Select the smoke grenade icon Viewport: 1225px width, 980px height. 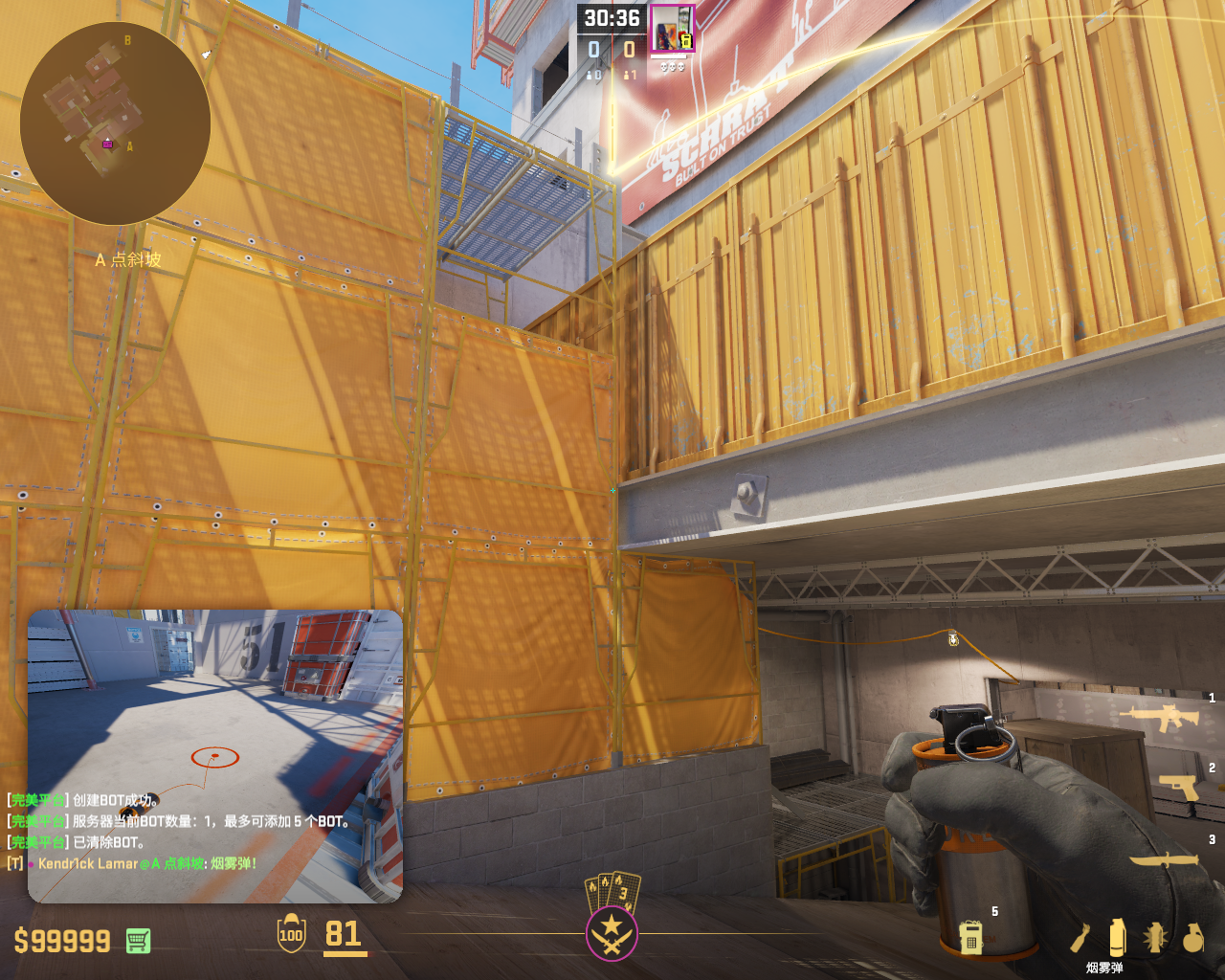[x=1117, y=937]
